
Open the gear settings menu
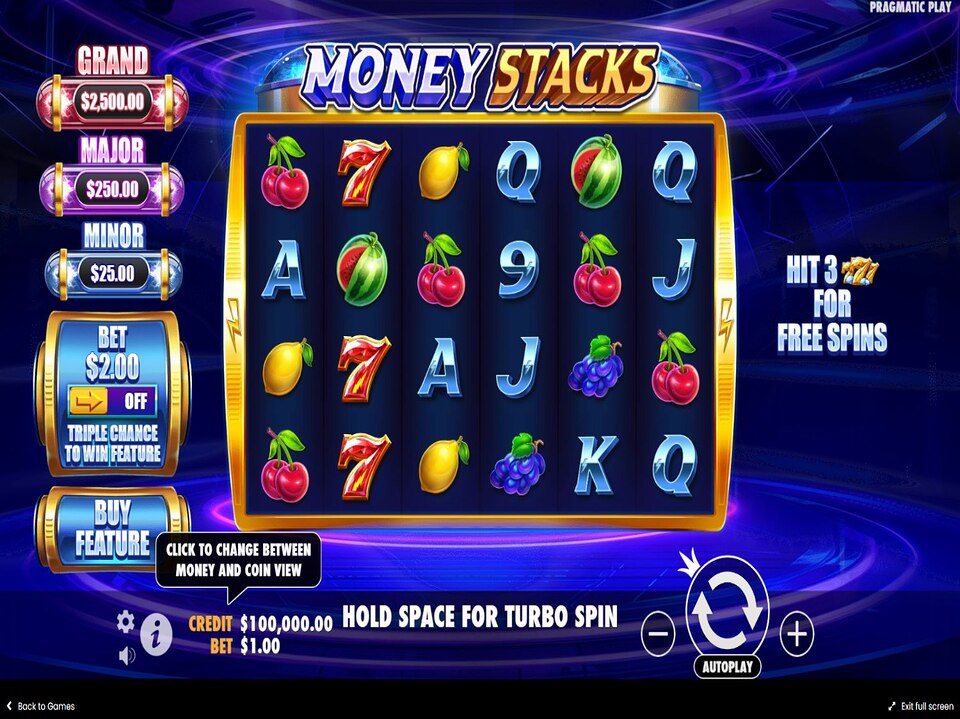[x=125, y=622]
